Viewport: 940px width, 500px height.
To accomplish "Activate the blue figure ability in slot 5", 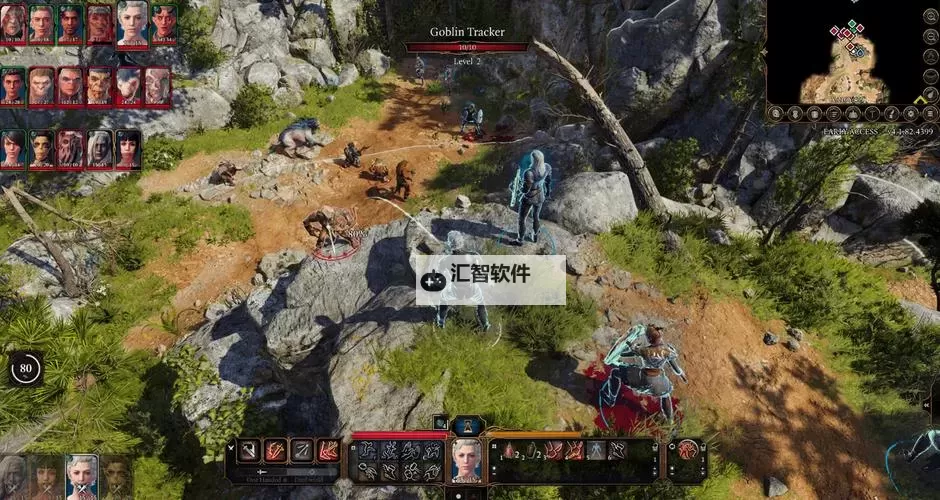I will 596,451.
